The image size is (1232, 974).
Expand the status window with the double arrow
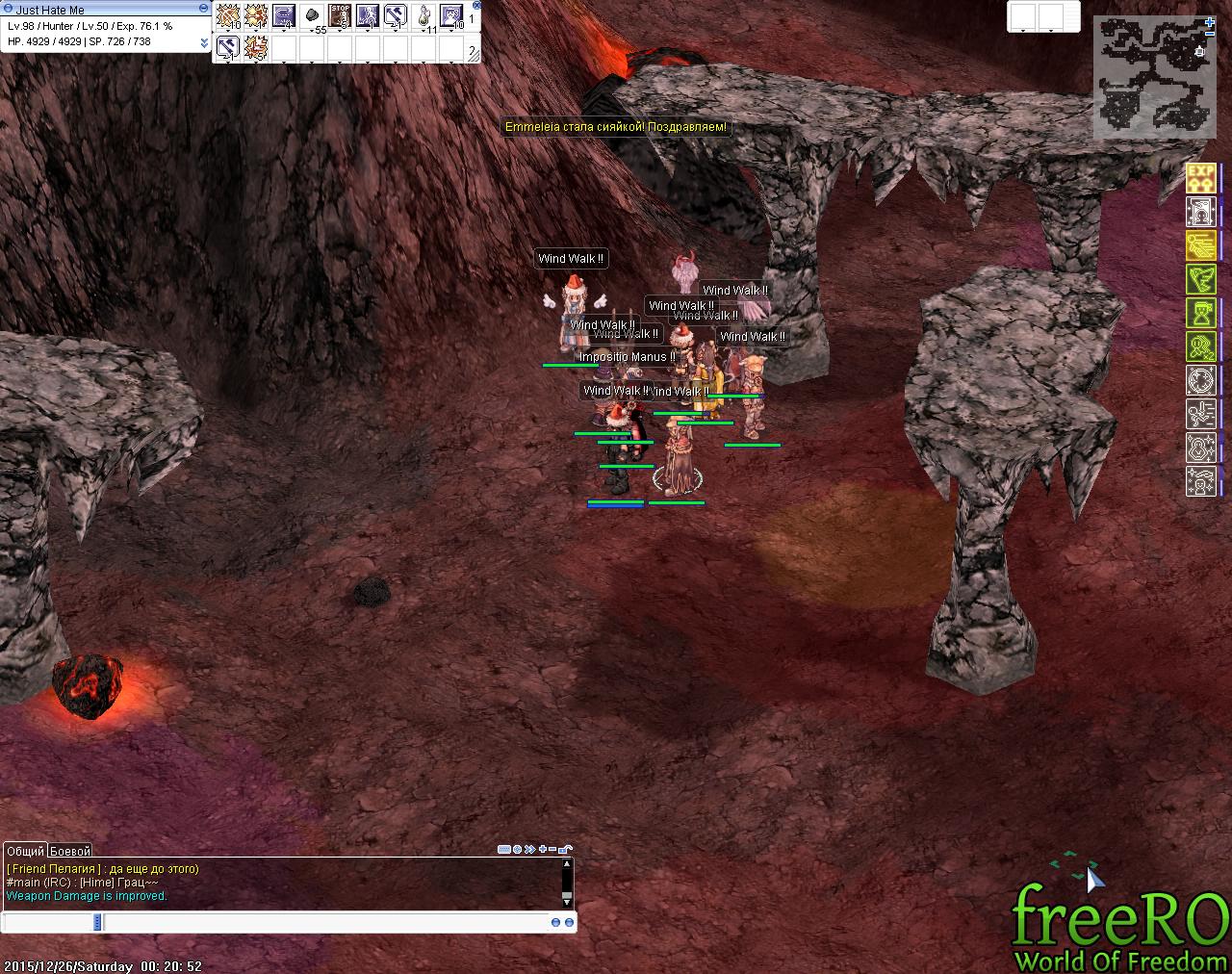(203, 43)
